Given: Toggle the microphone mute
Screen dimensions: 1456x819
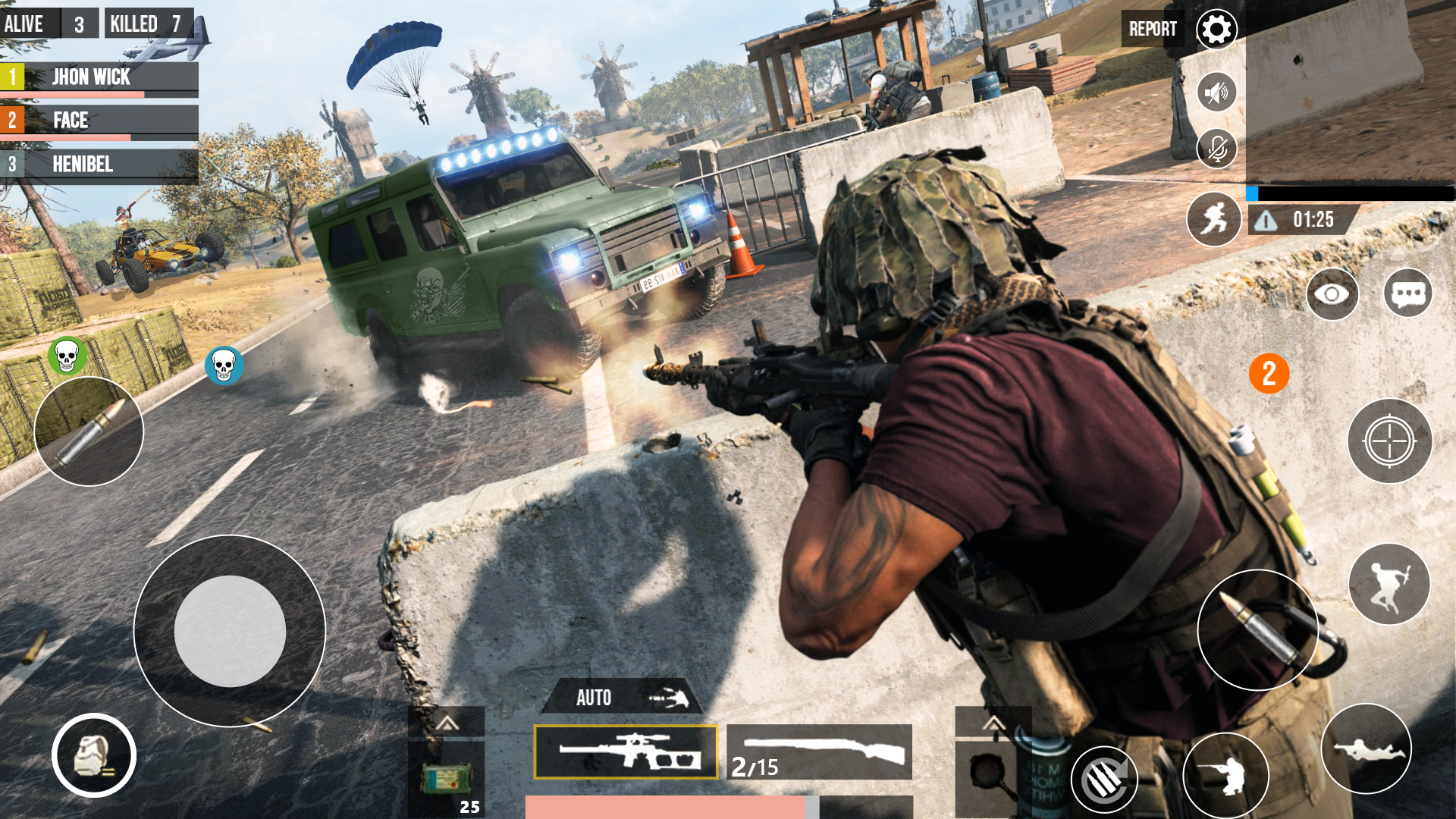Looking at the screenshot, I should [1216, 149].
